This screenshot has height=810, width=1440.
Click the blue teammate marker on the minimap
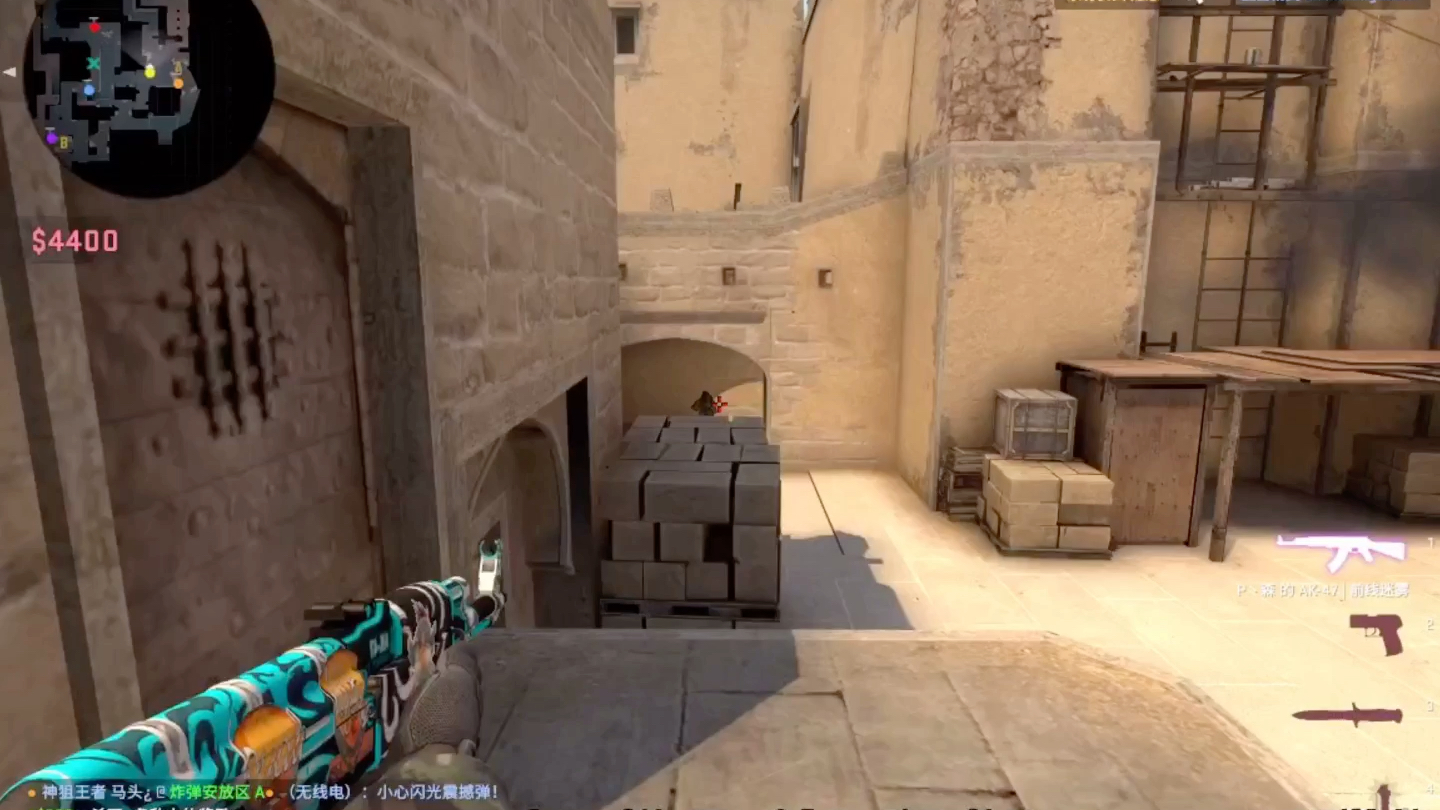(x=90, y=90)
